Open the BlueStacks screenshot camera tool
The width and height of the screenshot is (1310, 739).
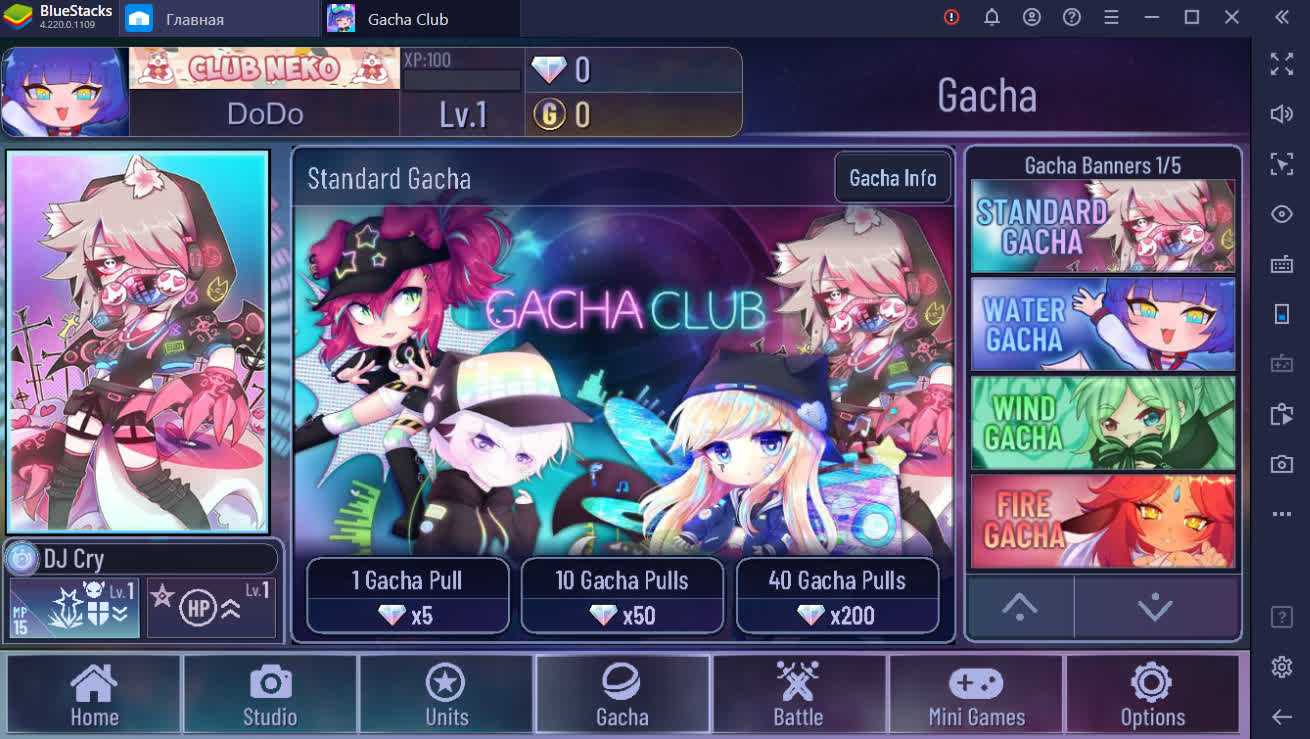[x=1282, y=463]
